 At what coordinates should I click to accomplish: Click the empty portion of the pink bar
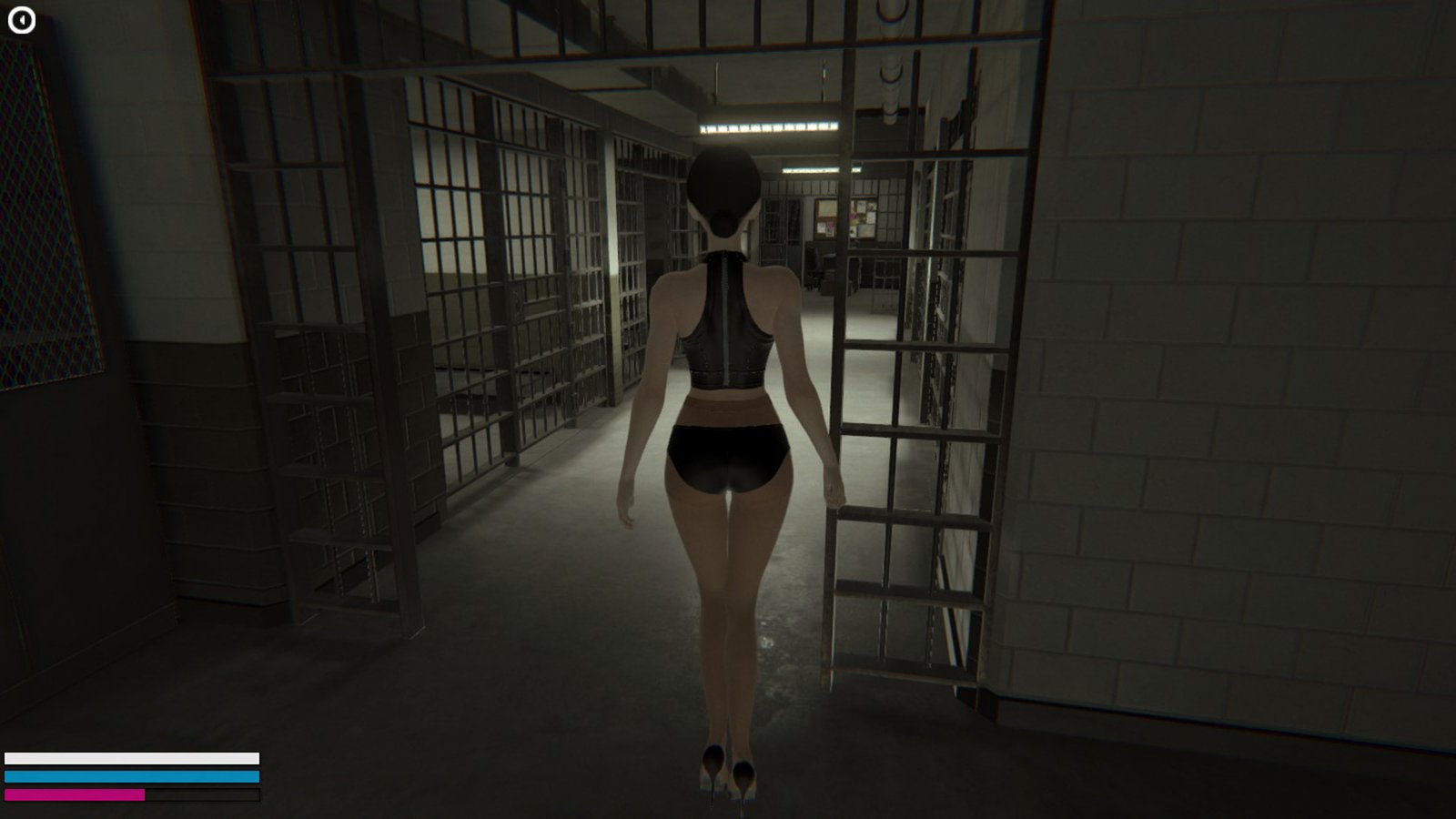[200, 795]
